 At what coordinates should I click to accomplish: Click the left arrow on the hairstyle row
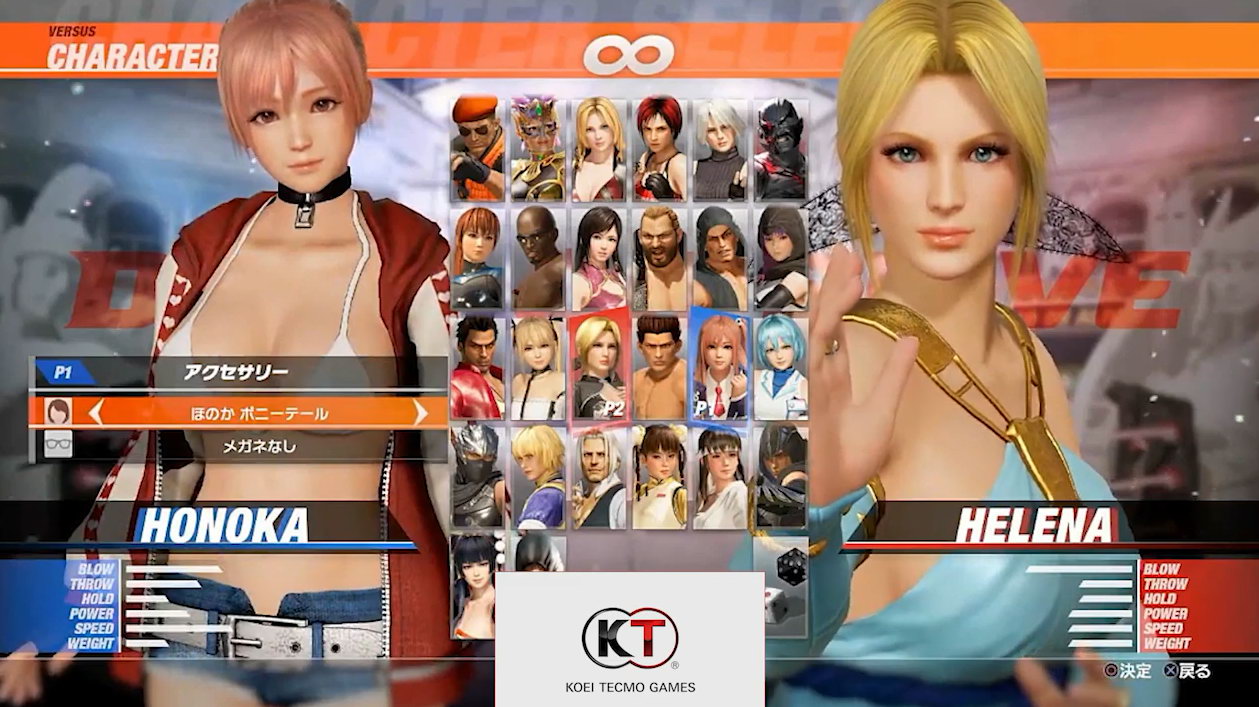(x=97, y=412)
